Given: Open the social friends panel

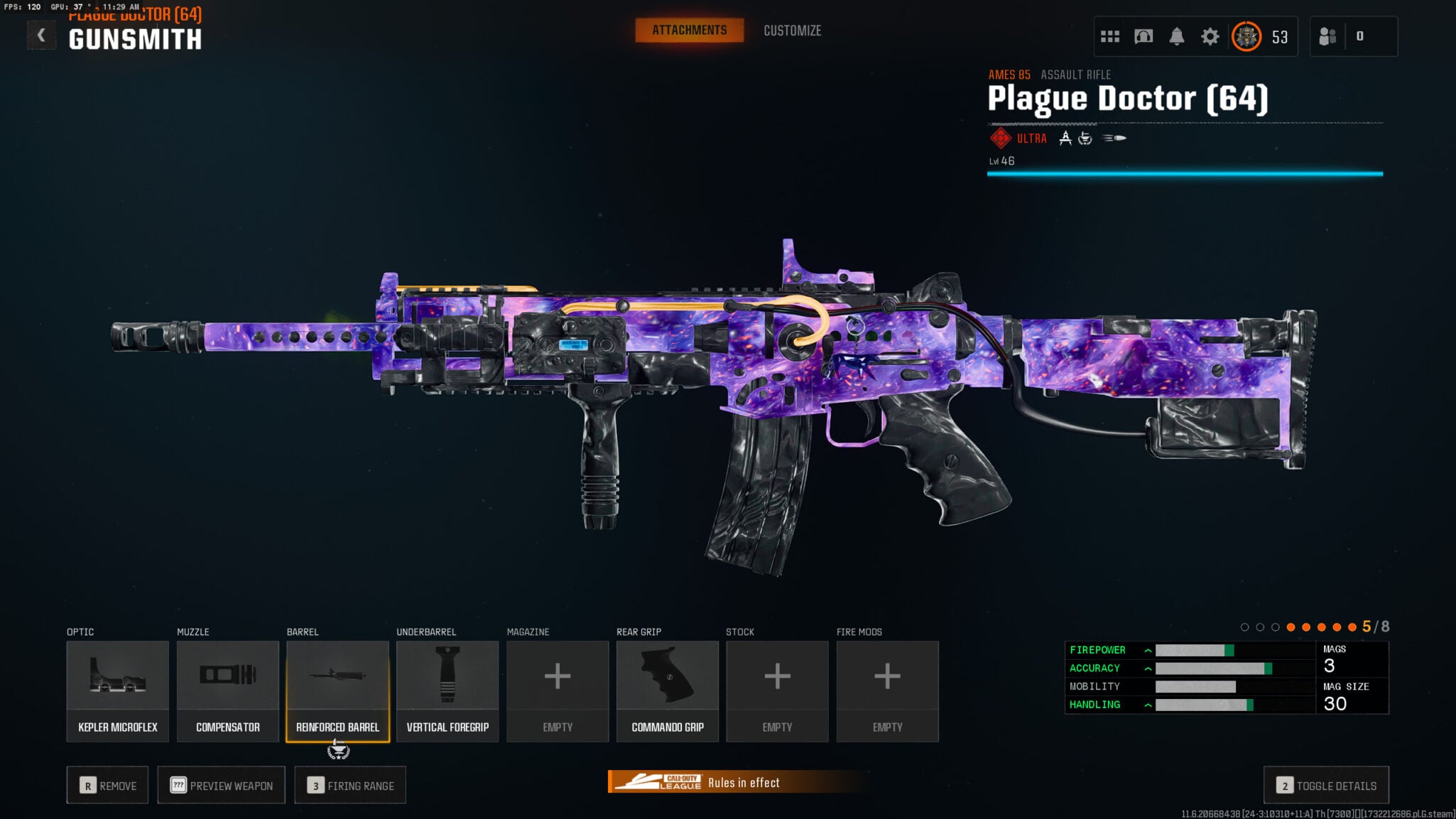Looking at the screenshot, I should [1327, 36].
